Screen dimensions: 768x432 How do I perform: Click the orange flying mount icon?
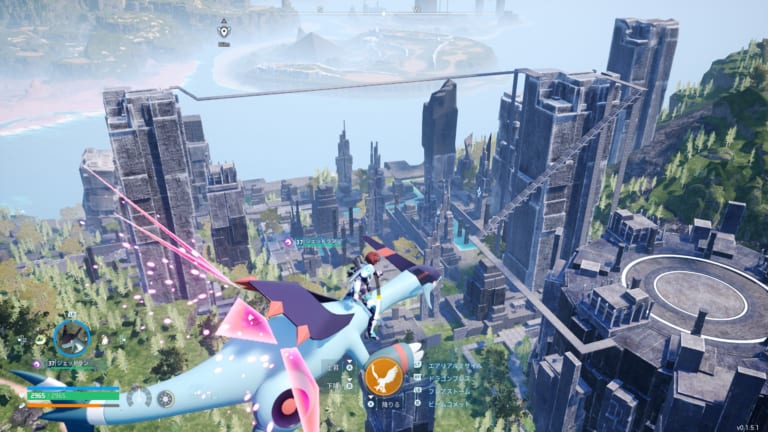coord(383,378)
